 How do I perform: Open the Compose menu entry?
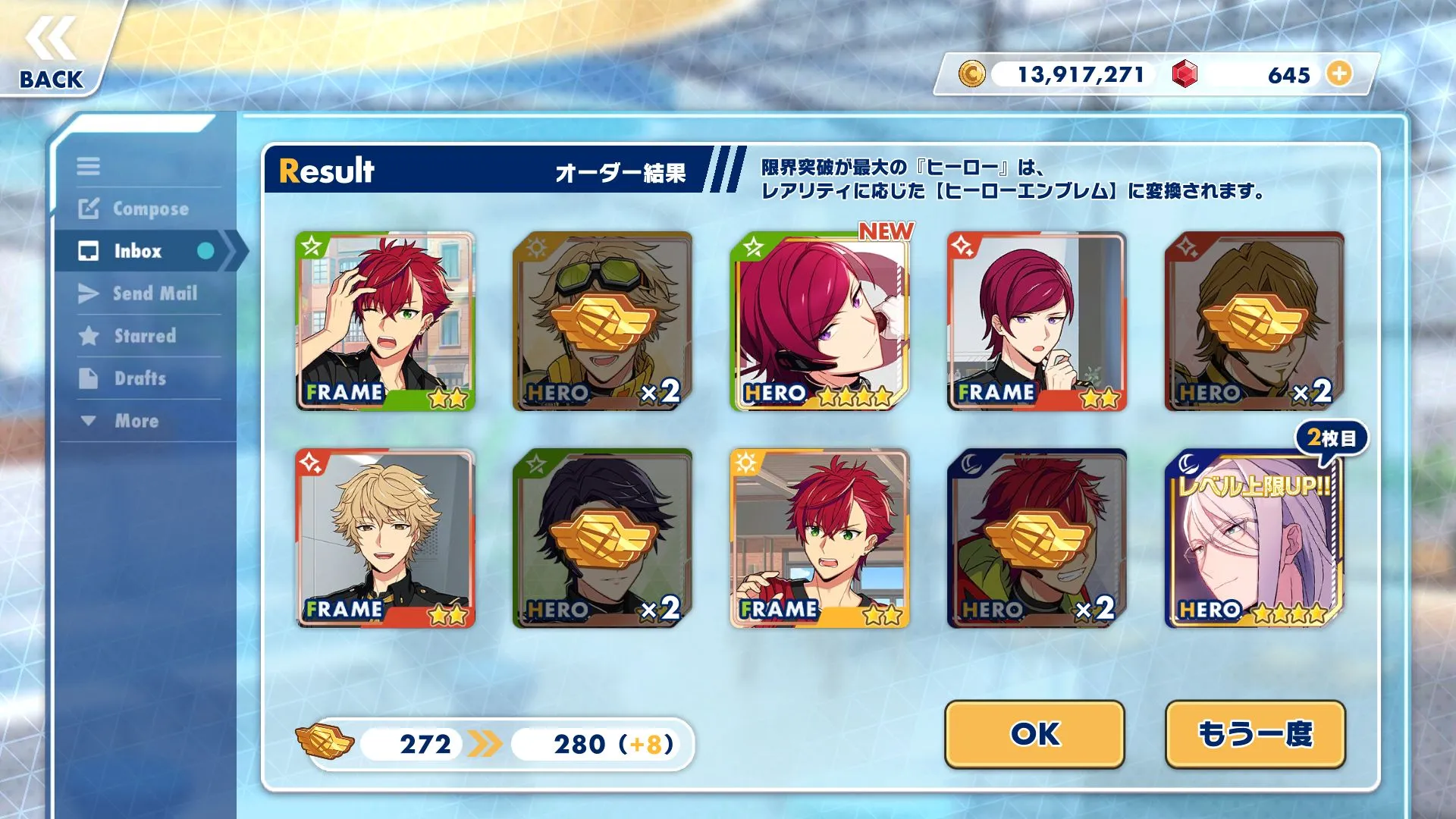pyautogui.click(x=149, y=209)
